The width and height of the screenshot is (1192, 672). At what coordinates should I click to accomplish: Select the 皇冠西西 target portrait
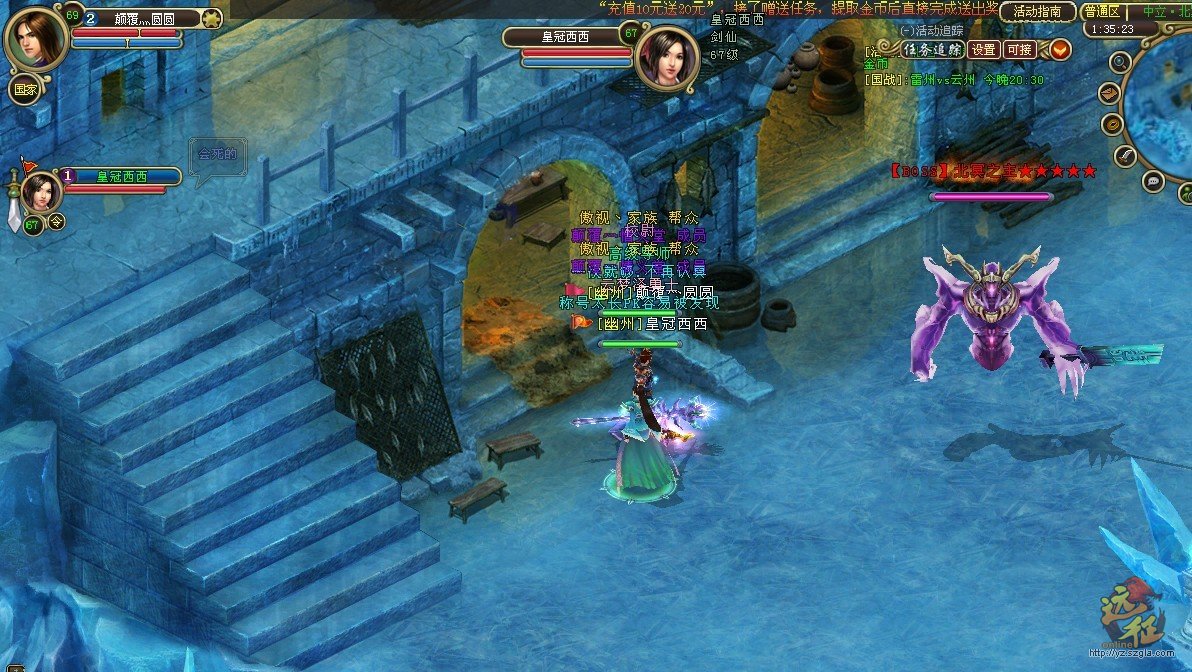tap(665, 56)
